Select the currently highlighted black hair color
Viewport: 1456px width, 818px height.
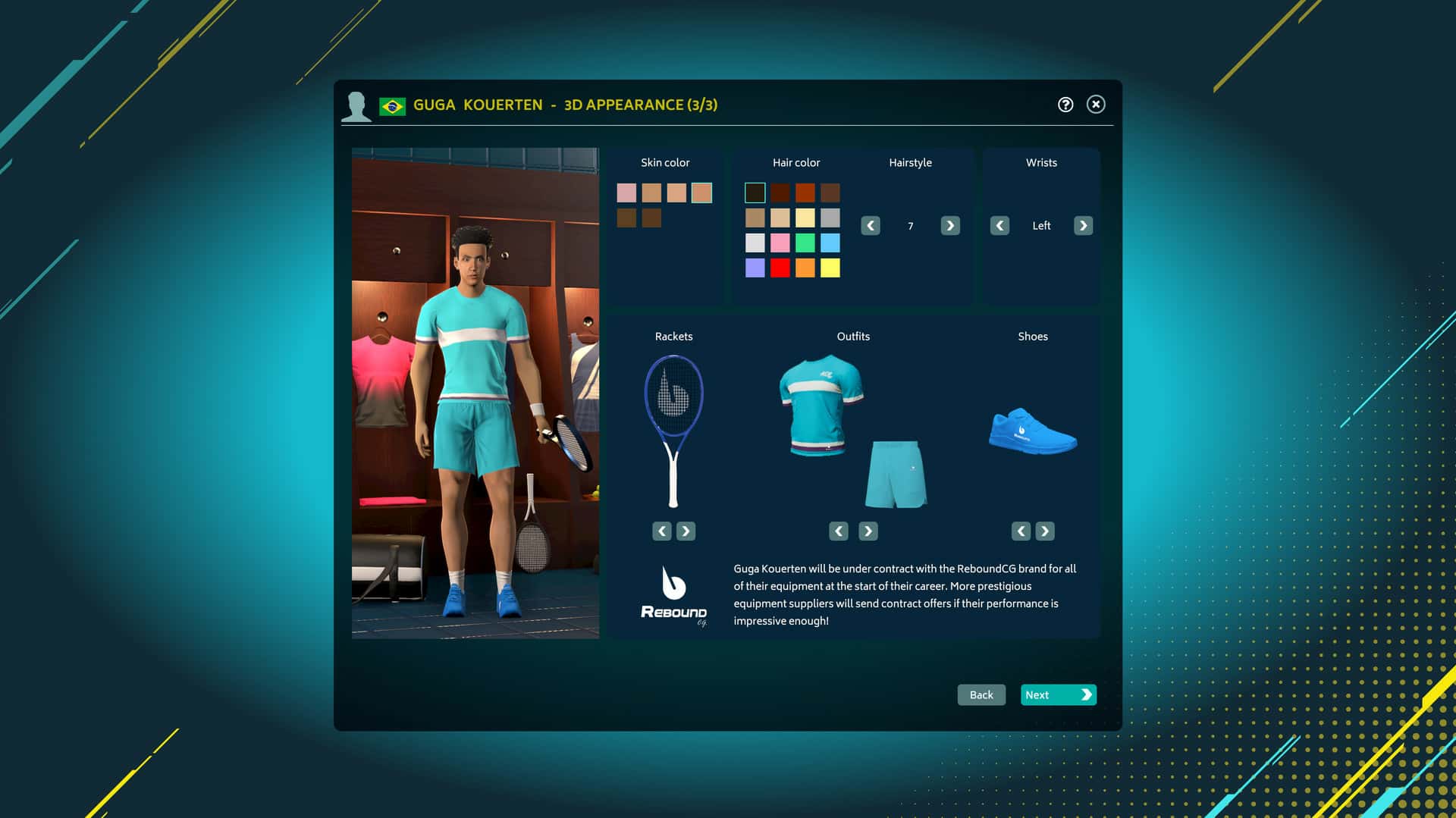point(755,193)
